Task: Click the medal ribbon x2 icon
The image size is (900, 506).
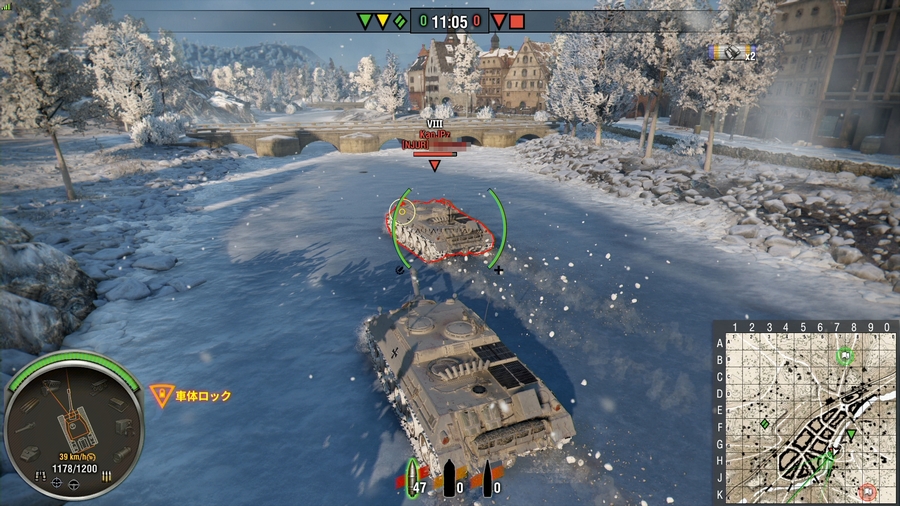Action: [731, 52]
